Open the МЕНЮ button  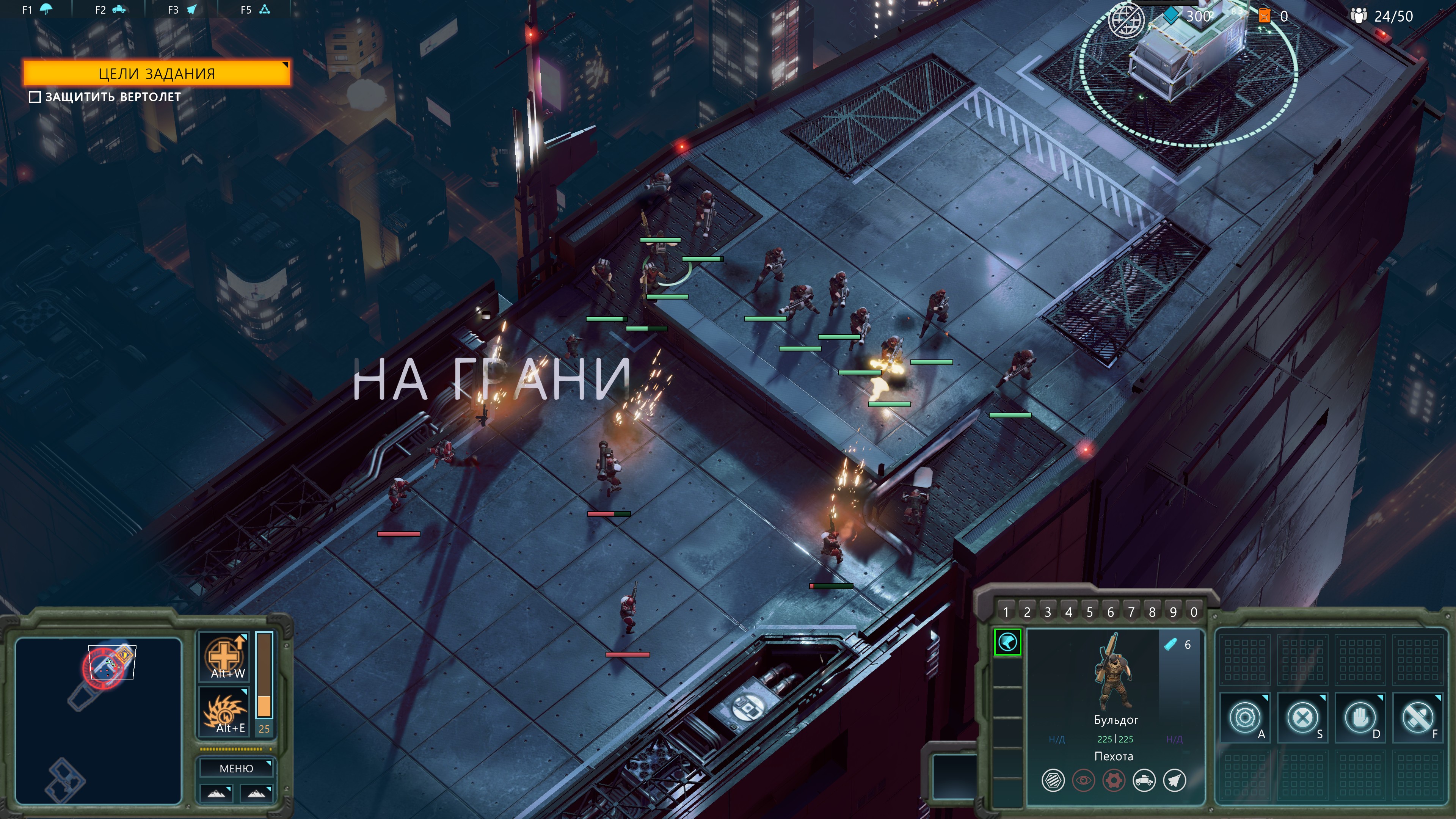(x=236, y=768)
